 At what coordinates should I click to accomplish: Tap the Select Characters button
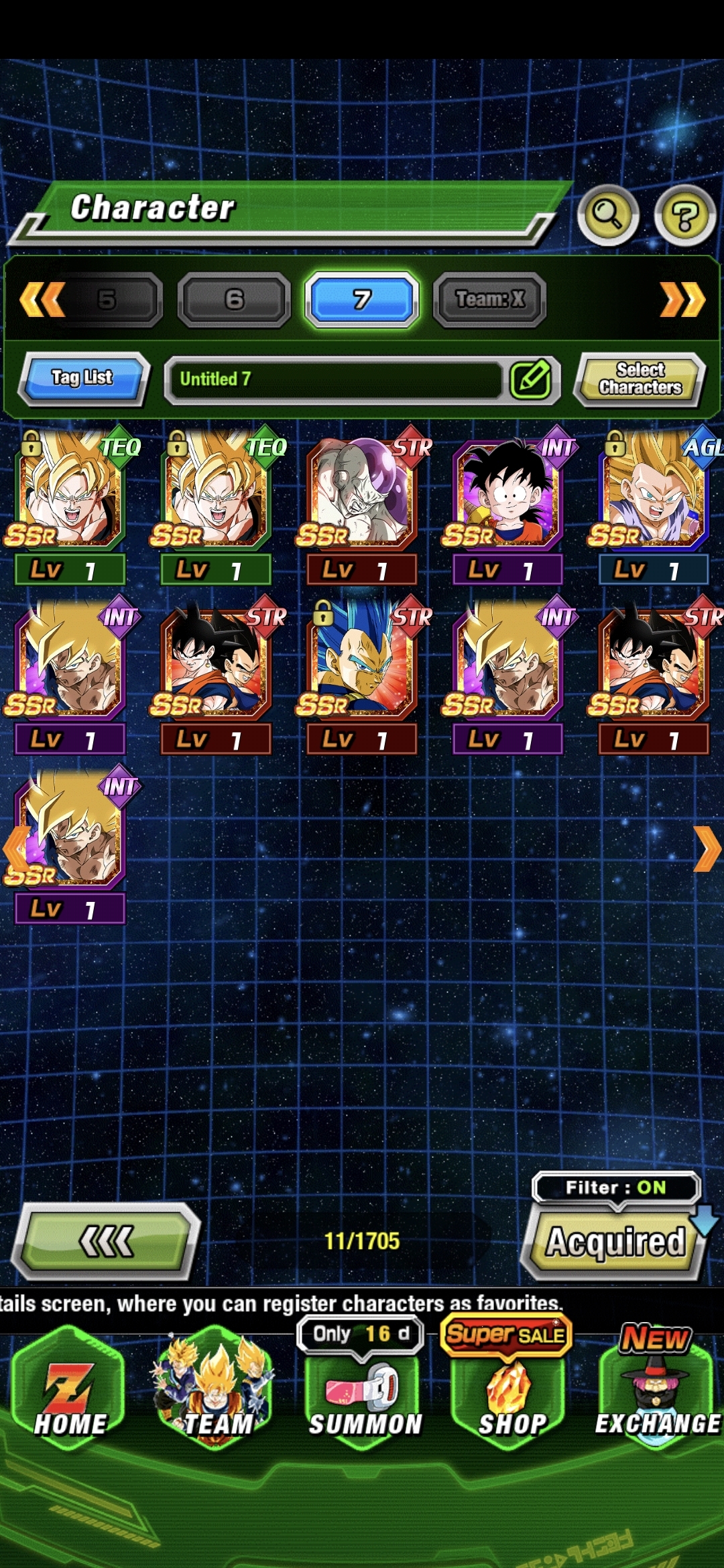(640, 379)
